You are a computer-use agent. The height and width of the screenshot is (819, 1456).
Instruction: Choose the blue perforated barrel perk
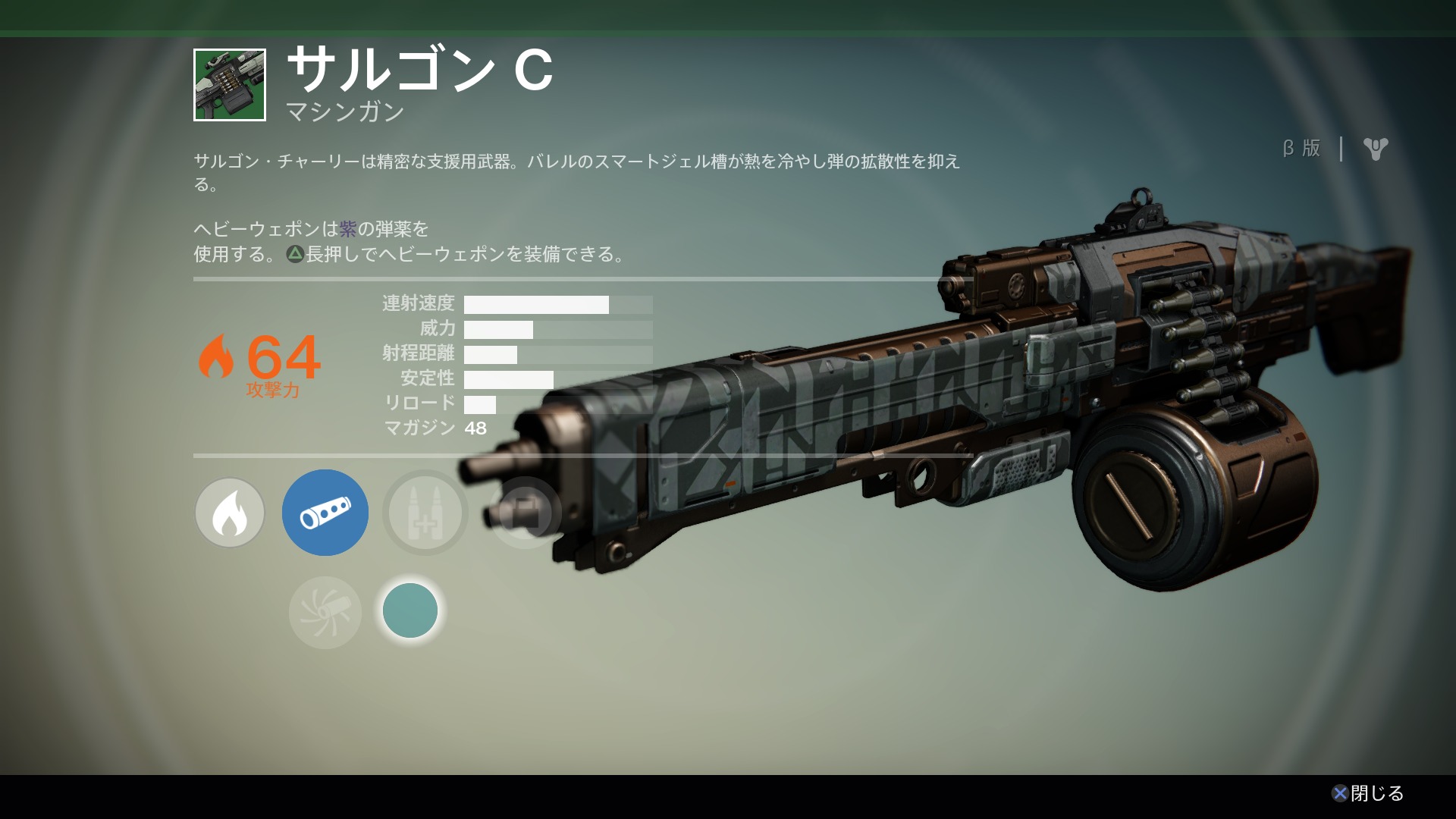pos(325,513)
